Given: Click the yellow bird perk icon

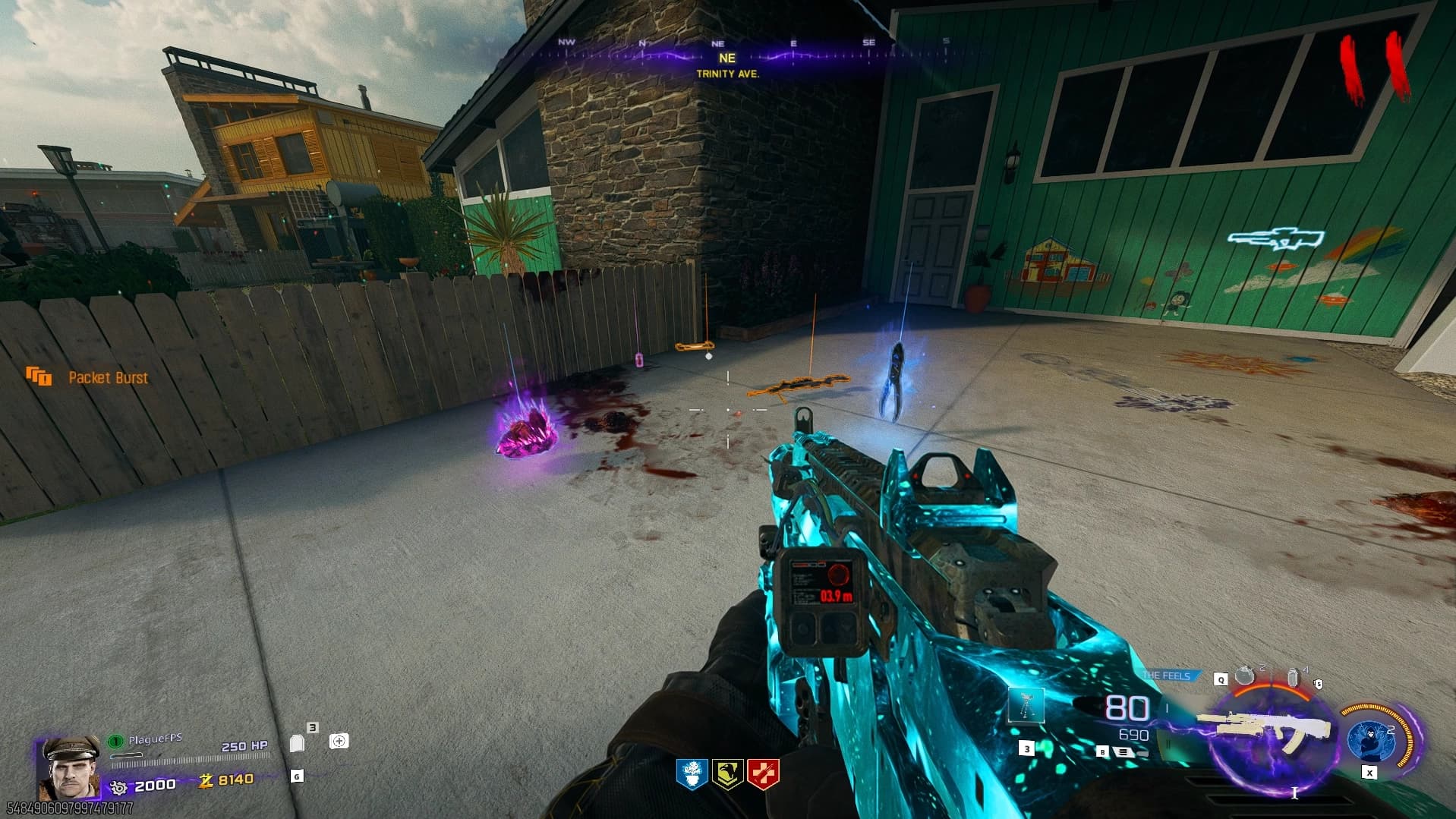Looking at the screenshot, I should tap(727, 775).
